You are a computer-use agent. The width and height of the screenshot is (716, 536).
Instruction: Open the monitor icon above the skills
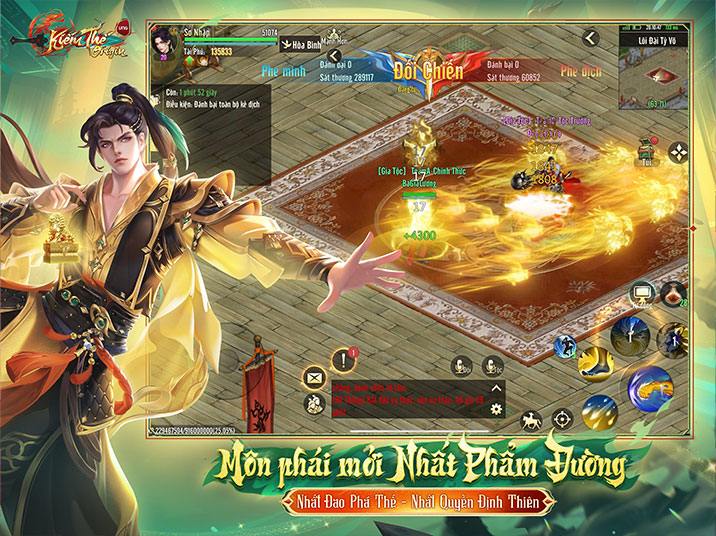[642, 293]
